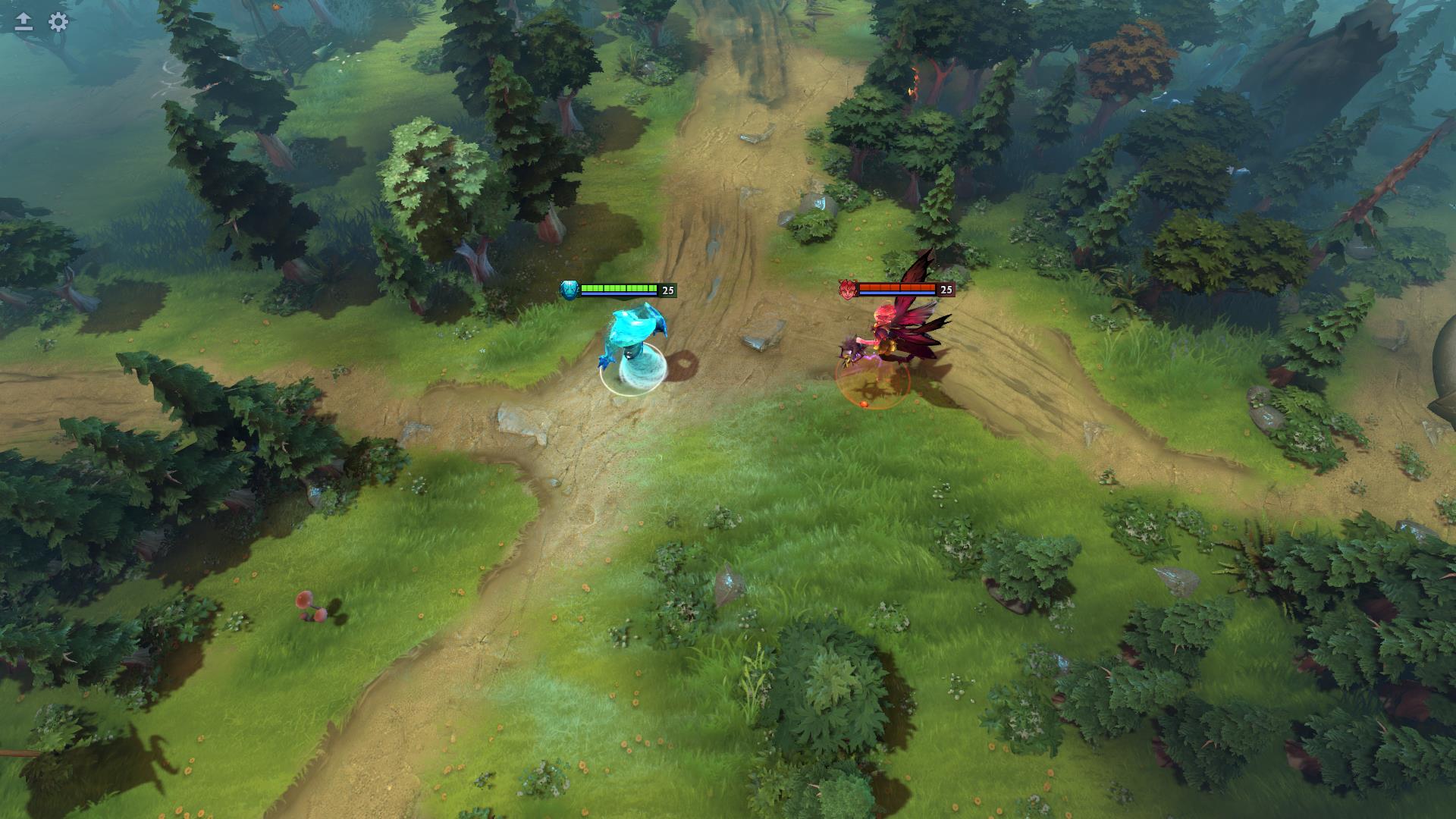
Task: Click Morphling's green health bar
Action: tap(618, 287)
